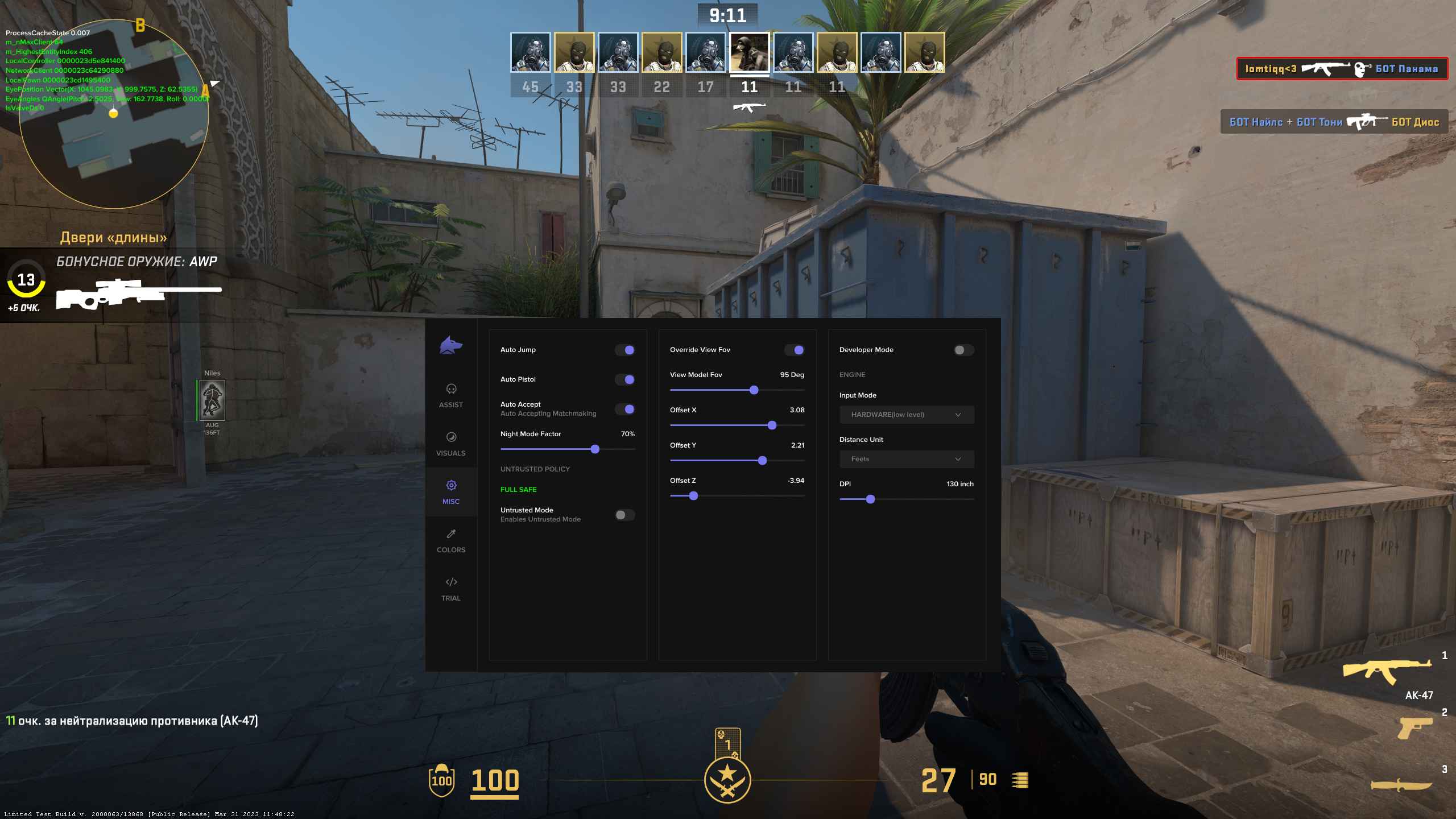Open the TRIAL code icon in the sidebar
This screenshot has height=819, width=1456.
tap(451, 582)
